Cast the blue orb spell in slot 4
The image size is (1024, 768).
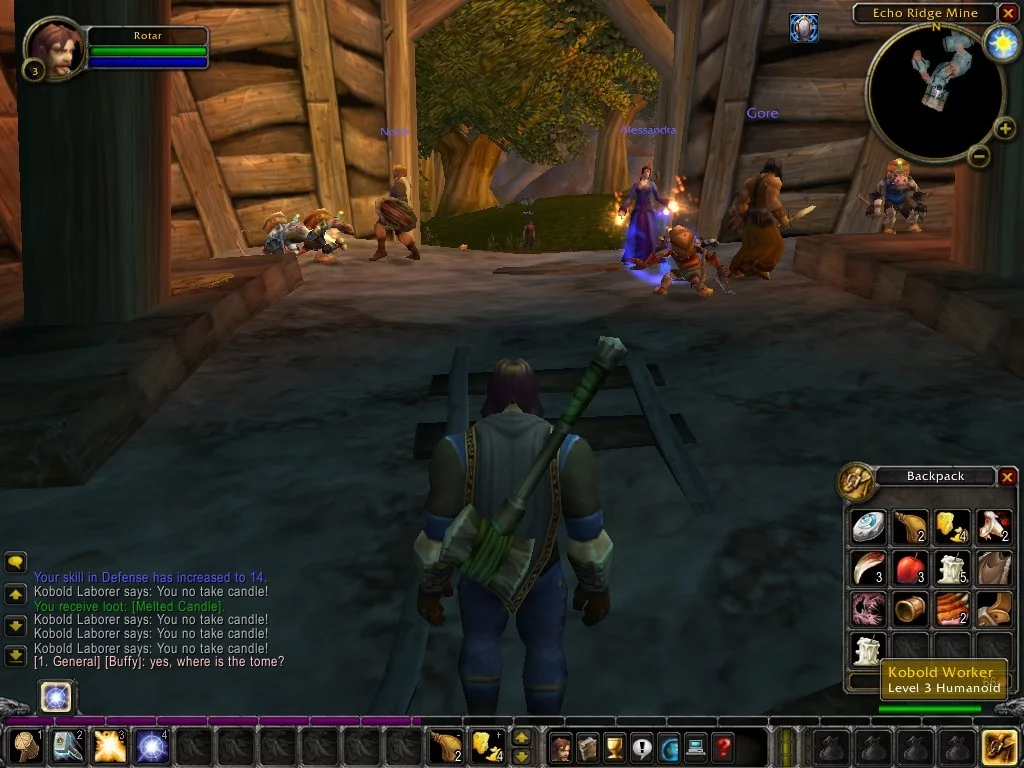pyautogui.click(x=151, y=746)
